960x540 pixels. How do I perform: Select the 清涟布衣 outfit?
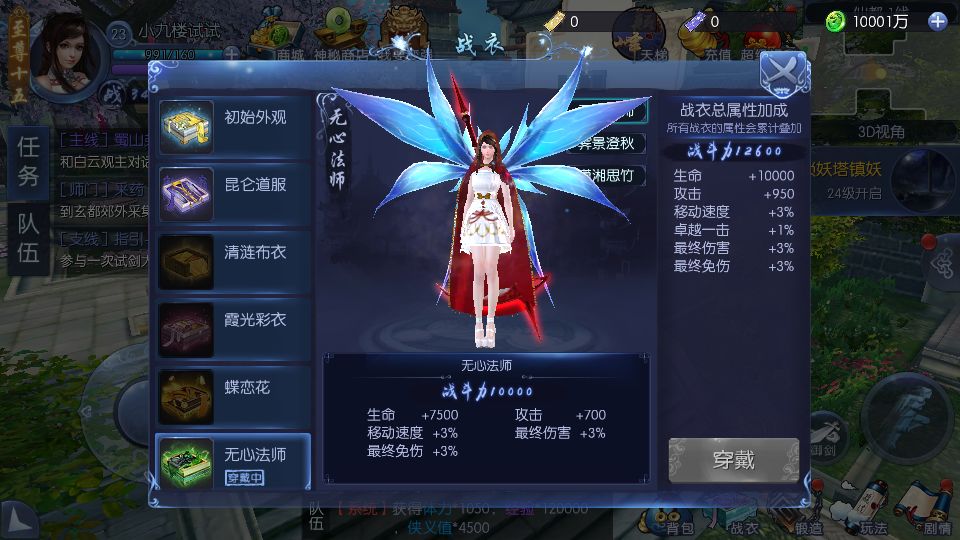pyautogui.click(x=232, y=261)
